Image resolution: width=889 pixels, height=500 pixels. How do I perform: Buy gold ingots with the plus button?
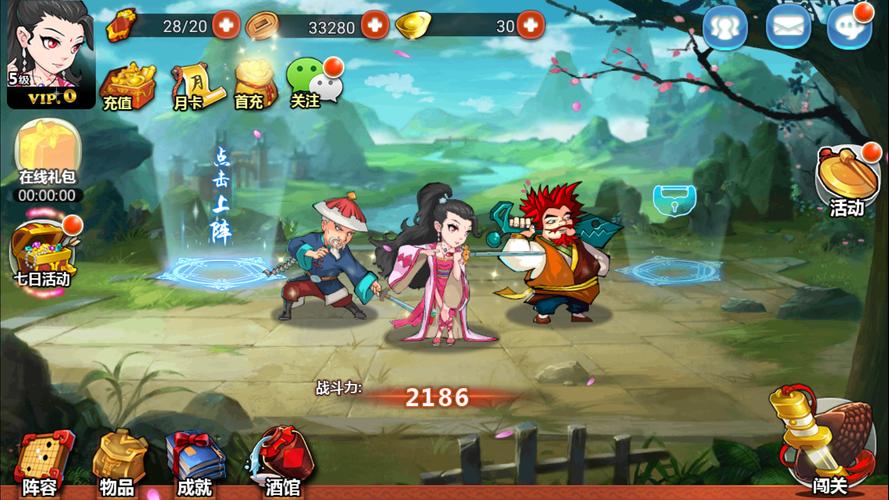coord(530,25)
